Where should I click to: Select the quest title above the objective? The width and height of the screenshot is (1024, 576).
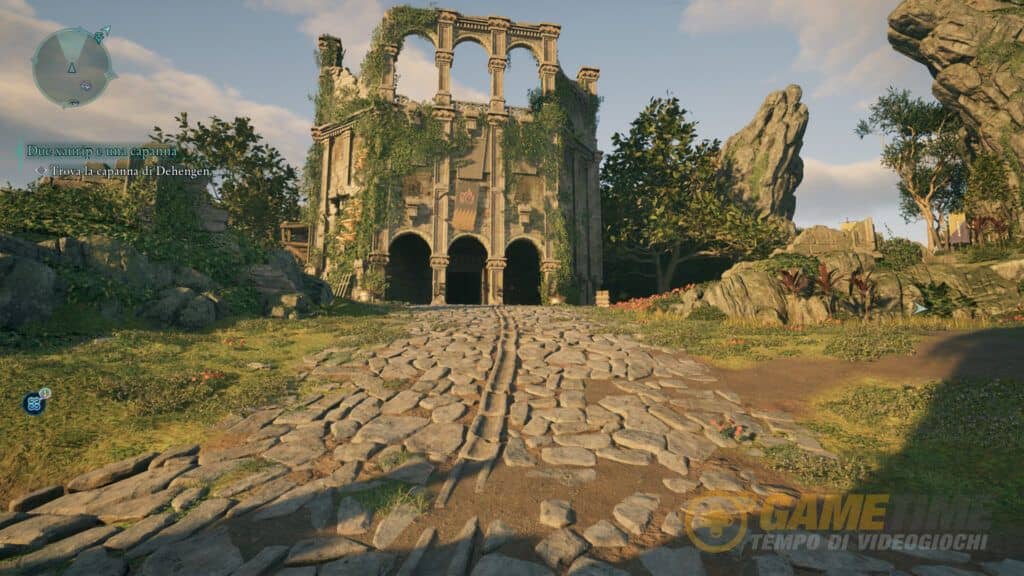(x=100, y=151)
